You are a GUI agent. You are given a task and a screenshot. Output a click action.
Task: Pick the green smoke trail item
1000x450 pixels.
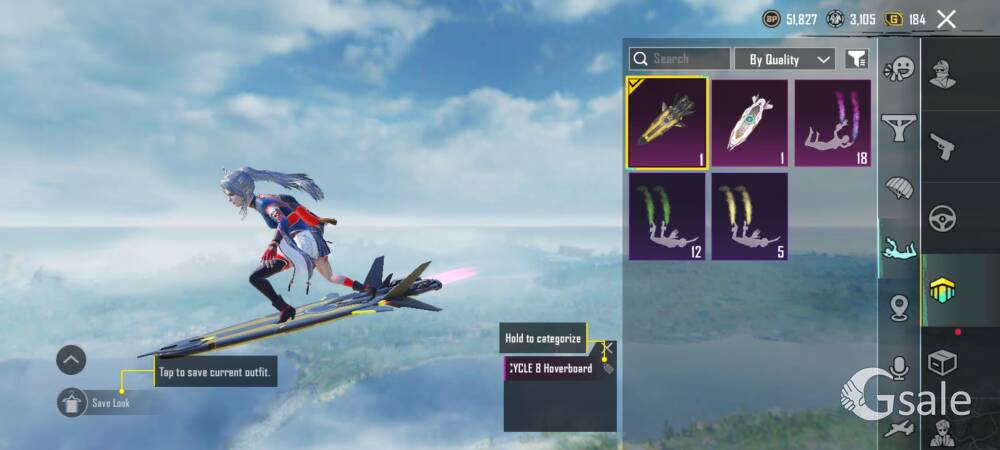(x=667, y=216)
